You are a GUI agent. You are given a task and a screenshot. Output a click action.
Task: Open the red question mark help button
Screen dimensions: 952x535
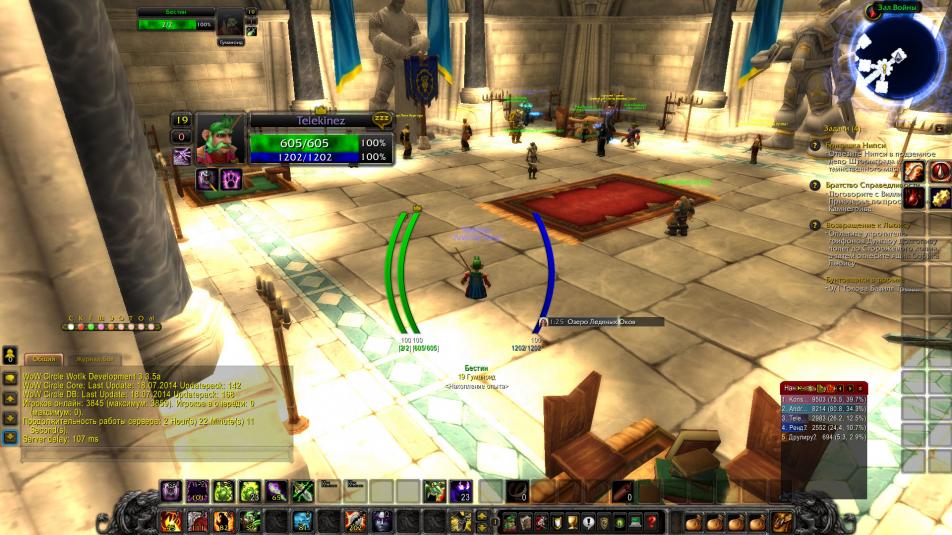click(652, 521)
